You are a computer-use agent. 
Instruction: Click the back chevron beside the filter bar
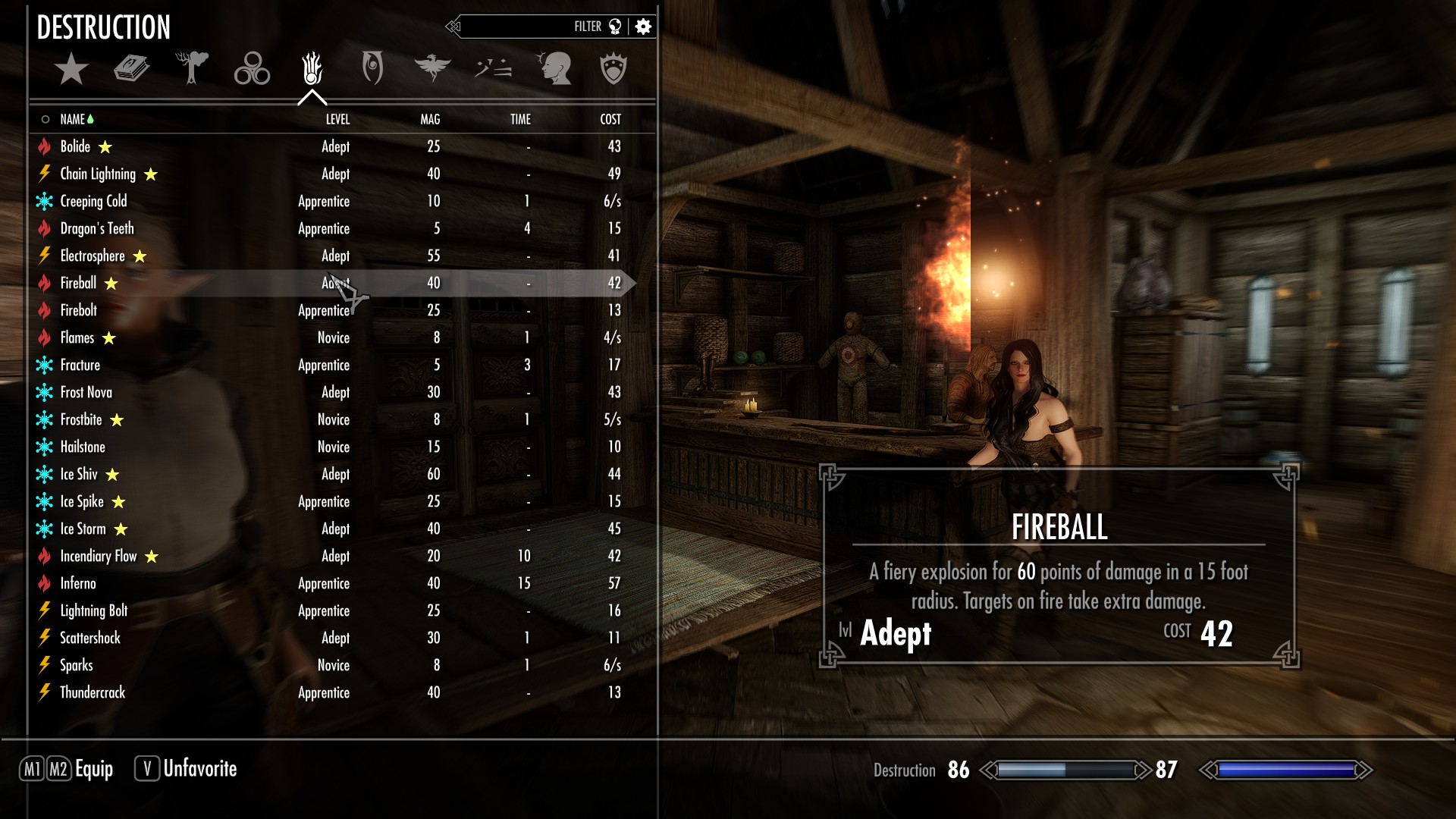coord(454,25)
